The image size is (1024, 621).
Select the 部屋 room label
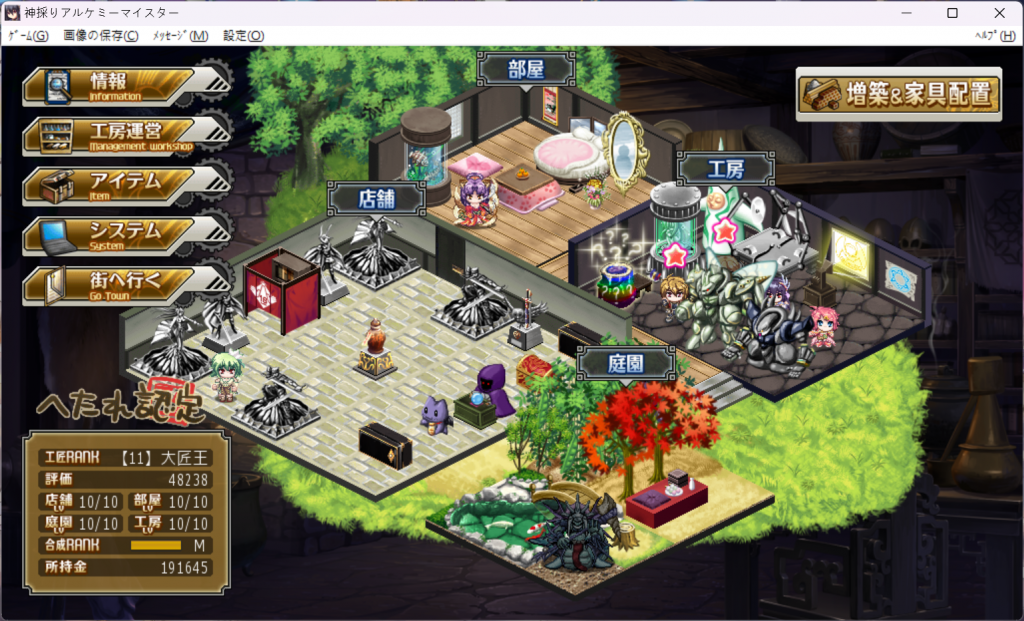click(x=526, y=70)
